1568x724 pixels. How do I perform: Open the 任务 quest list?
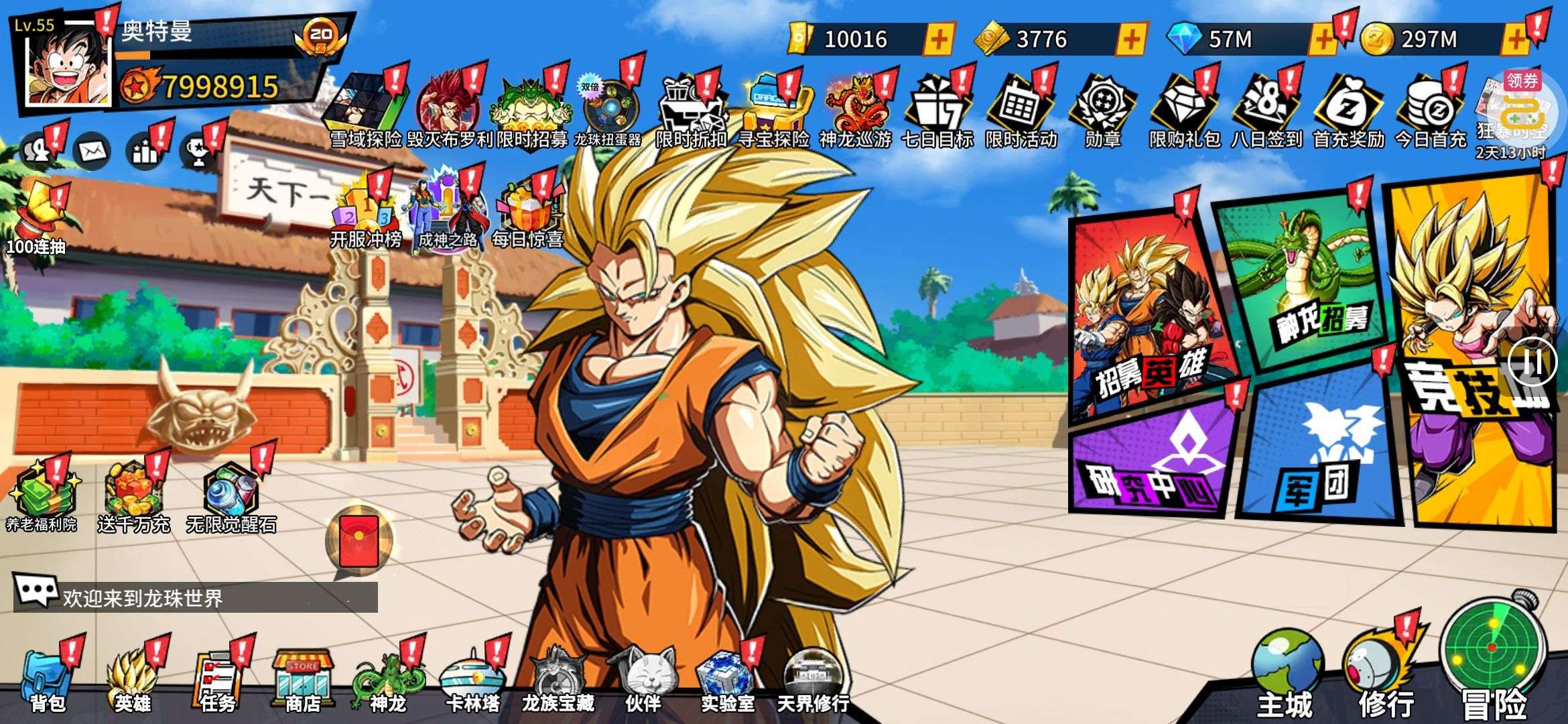pyautogui.click(x=218, y=678)
